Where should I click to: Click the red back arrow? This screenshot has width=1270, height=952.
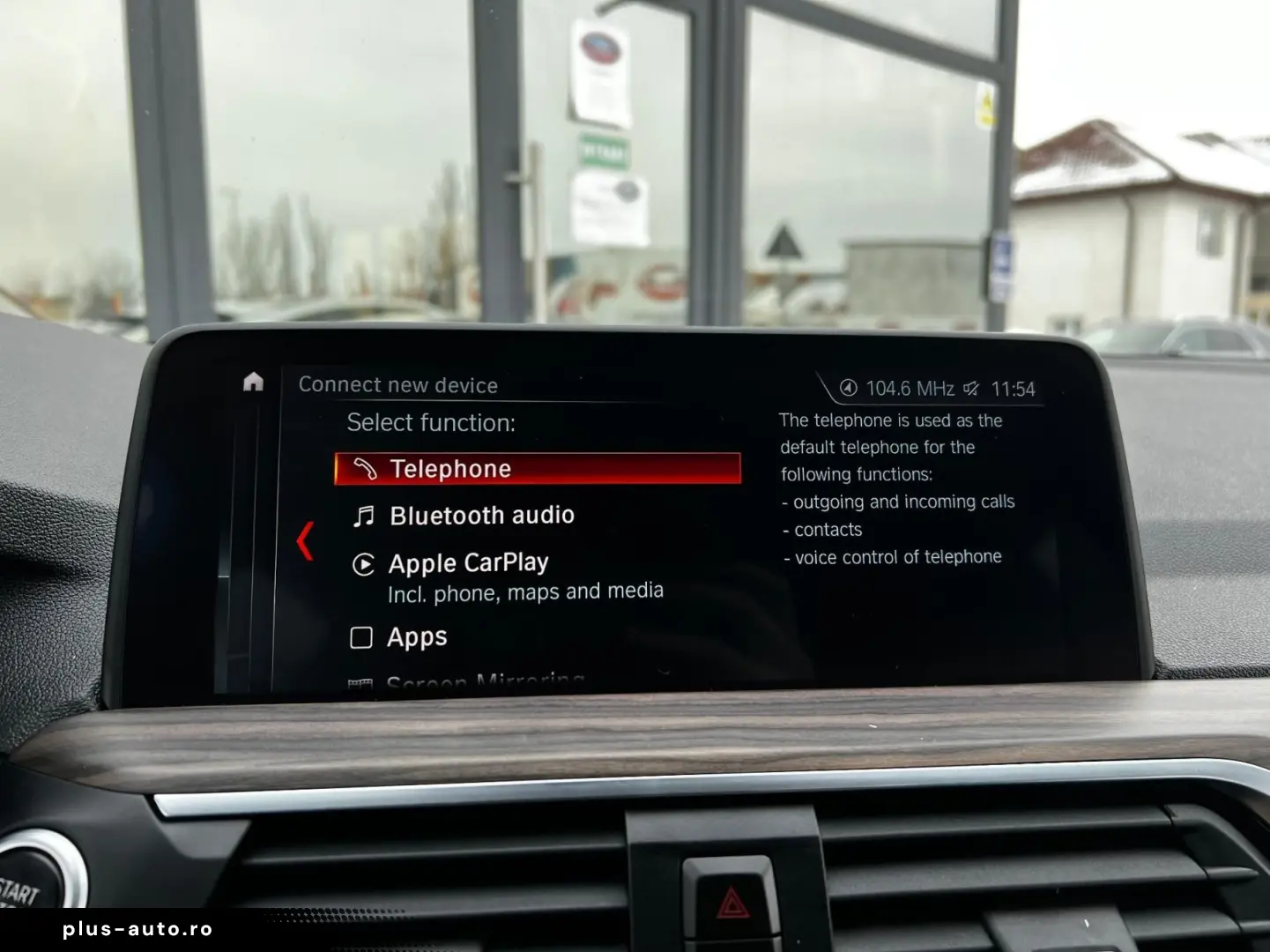[305, 540]
